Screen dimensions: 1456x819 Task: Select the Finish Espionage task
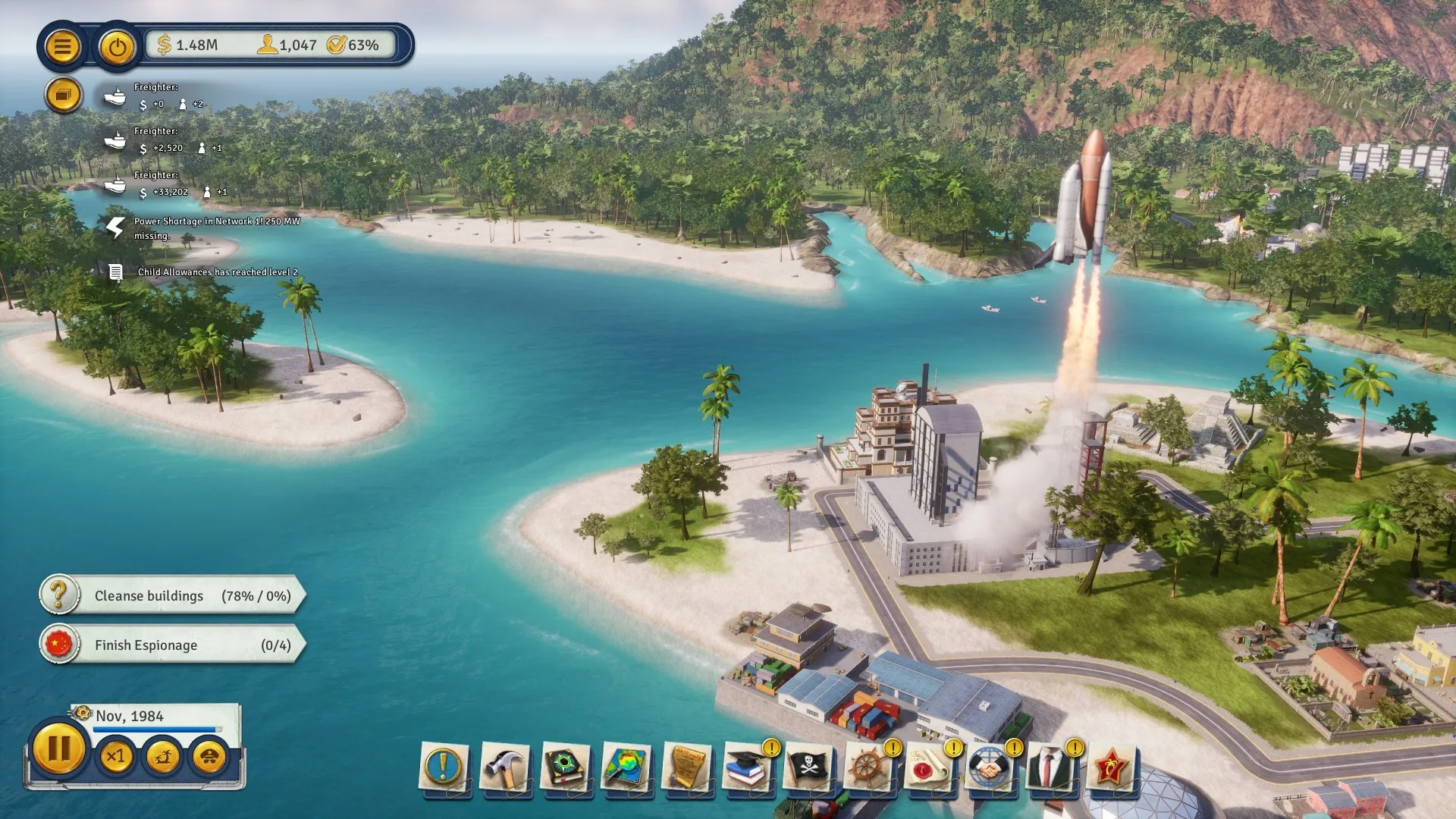[x=172, y=645]
